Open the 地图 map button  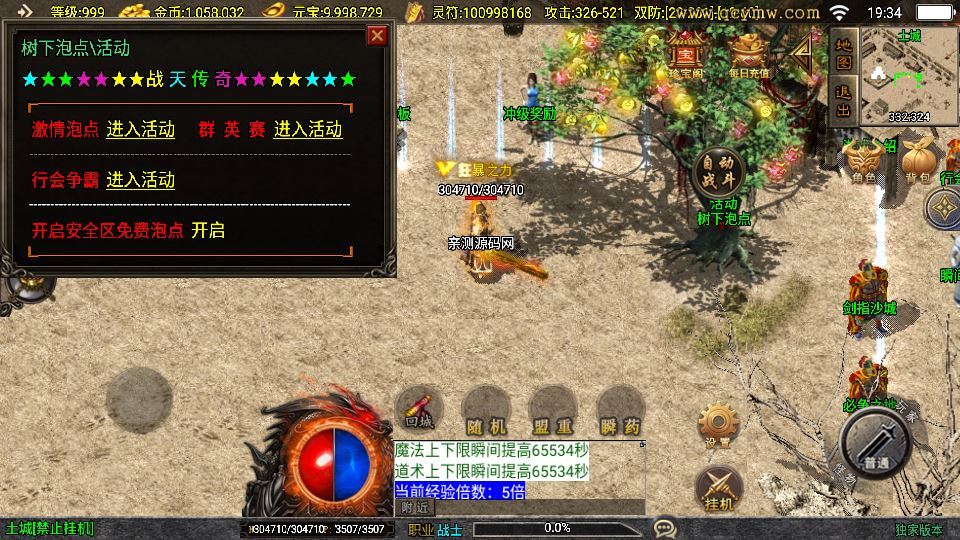(843, 54)
